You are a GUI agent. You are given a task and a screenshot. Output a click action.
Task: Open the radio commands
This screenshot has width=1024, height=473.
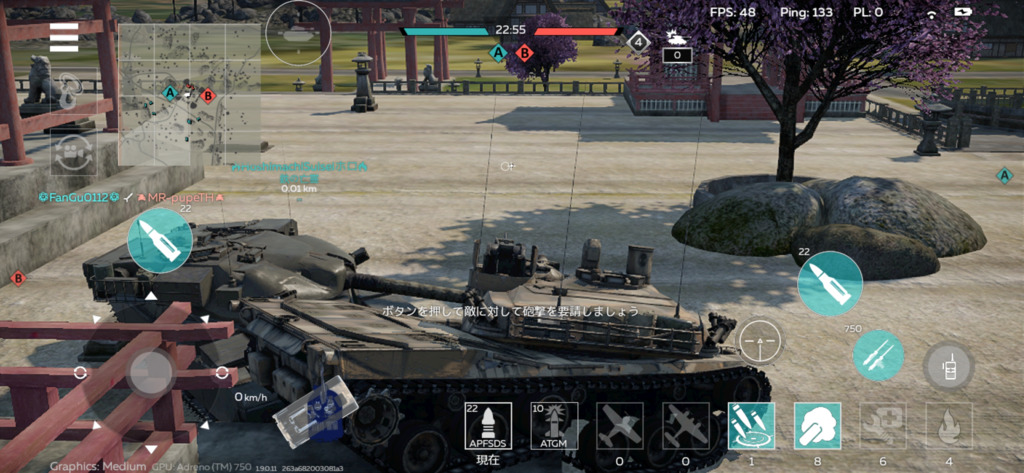[948, 366]
